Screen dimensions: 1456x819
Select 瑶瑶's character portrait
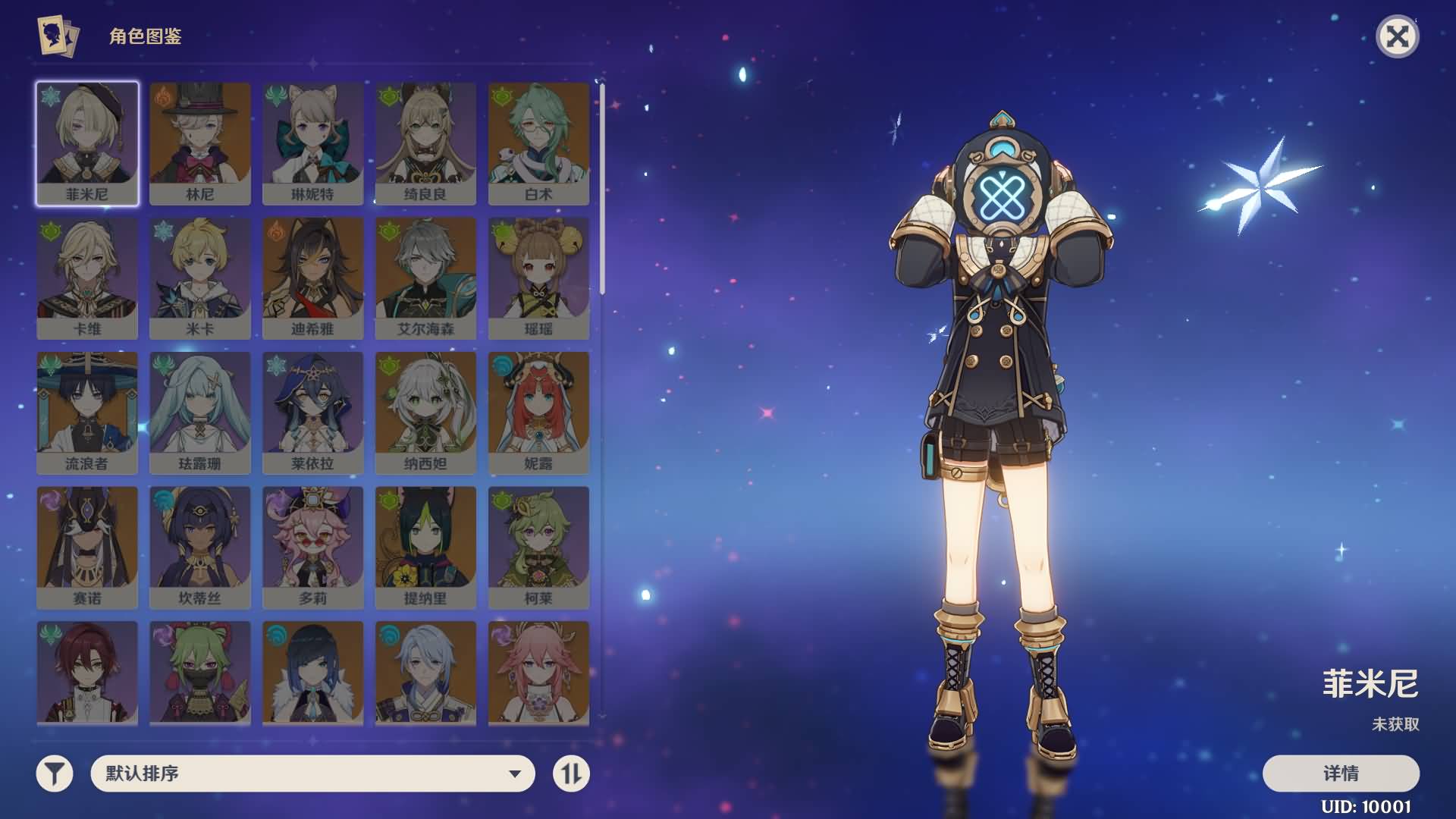point(539,277)
